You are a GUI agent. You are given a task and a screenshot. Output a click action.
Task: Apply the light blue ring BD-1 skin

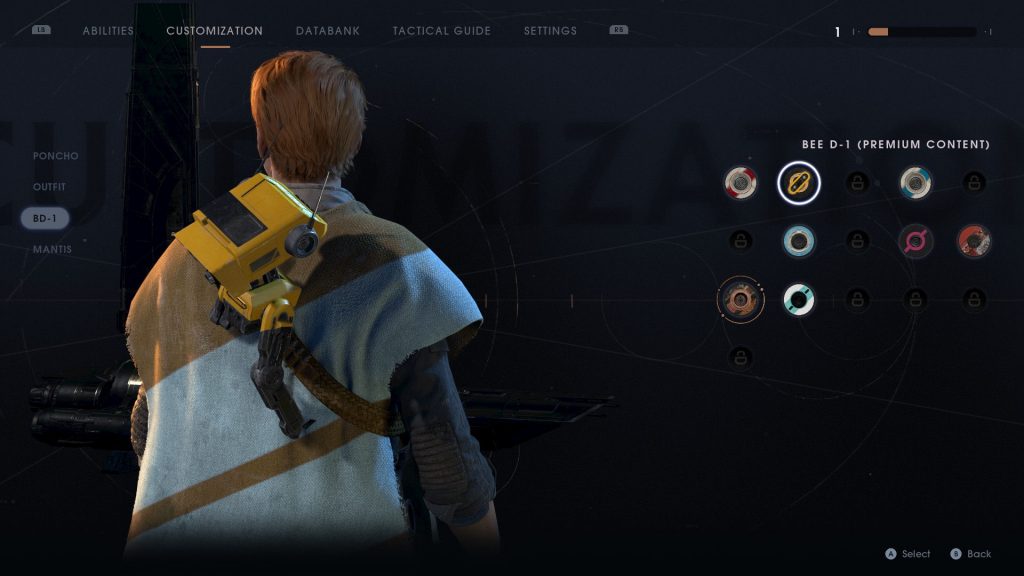799,241
